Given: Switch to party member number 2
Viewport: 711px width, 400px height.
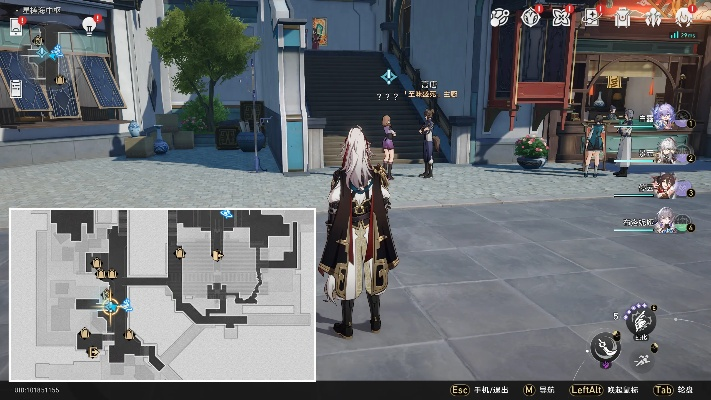Looking at the screenshot, I should [665, 151].
